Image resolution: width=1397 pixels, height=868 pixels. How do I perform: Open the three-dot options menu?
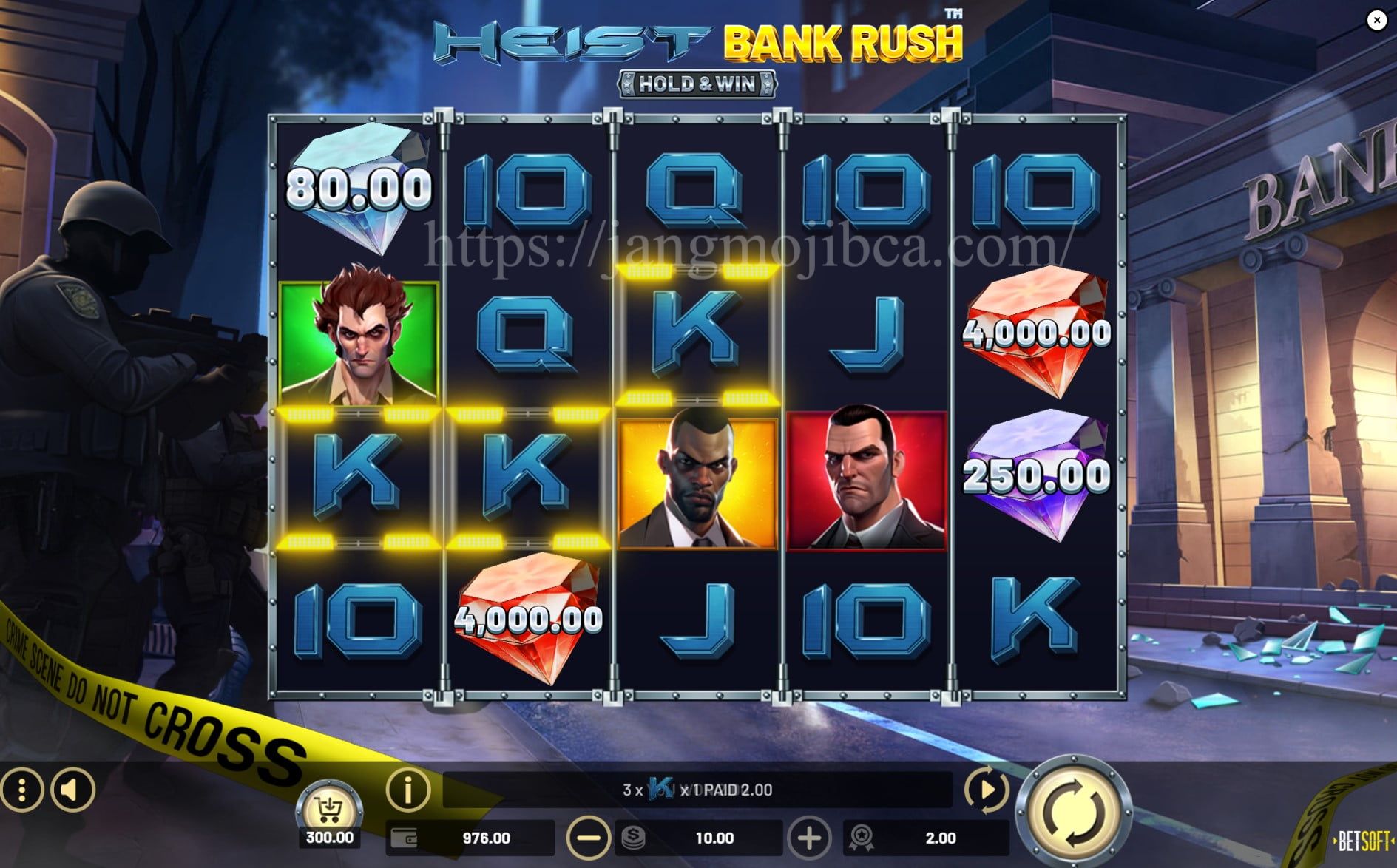(21, 790)
